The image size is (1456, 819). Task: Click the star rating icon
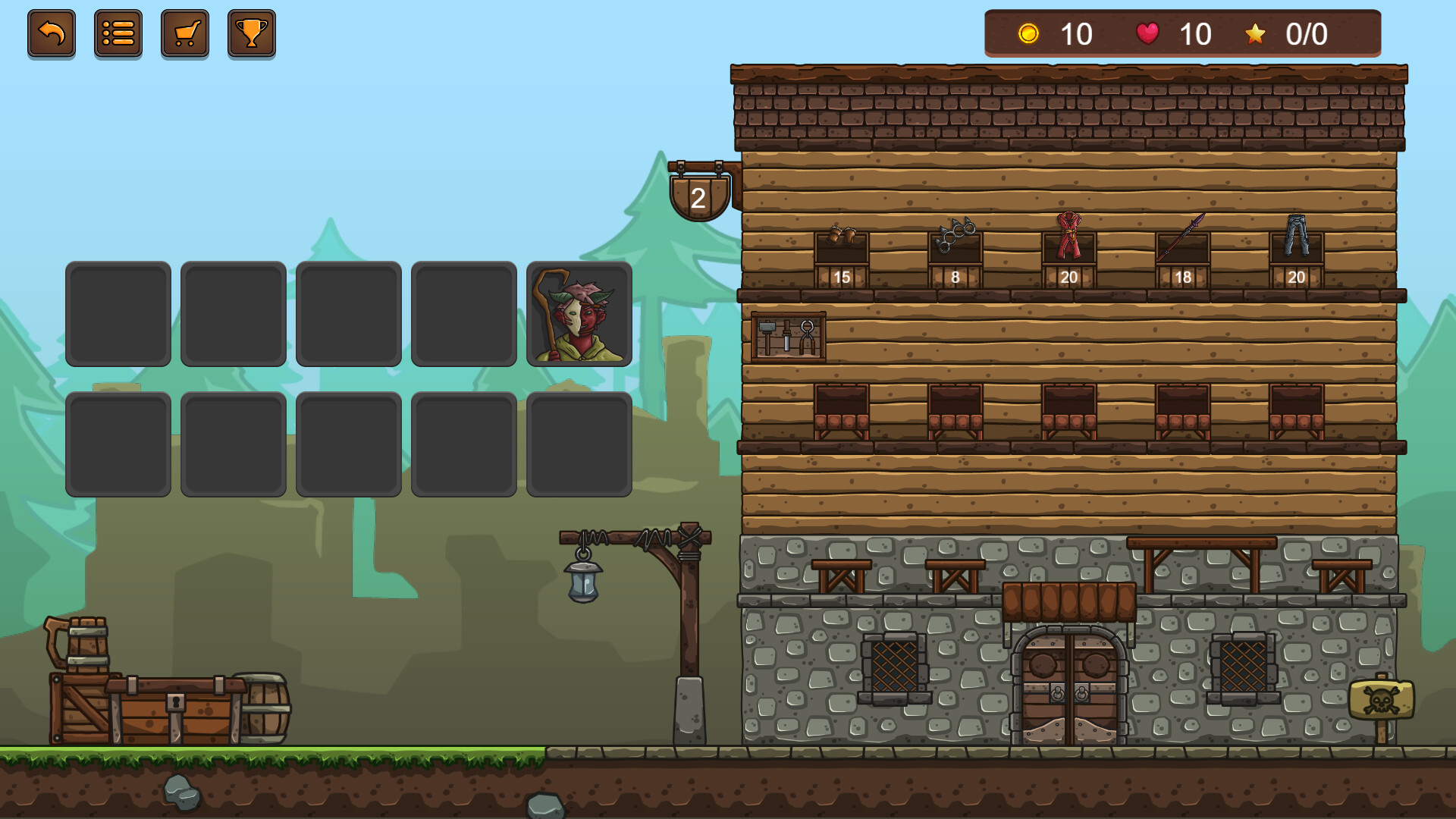(1256, 33)
